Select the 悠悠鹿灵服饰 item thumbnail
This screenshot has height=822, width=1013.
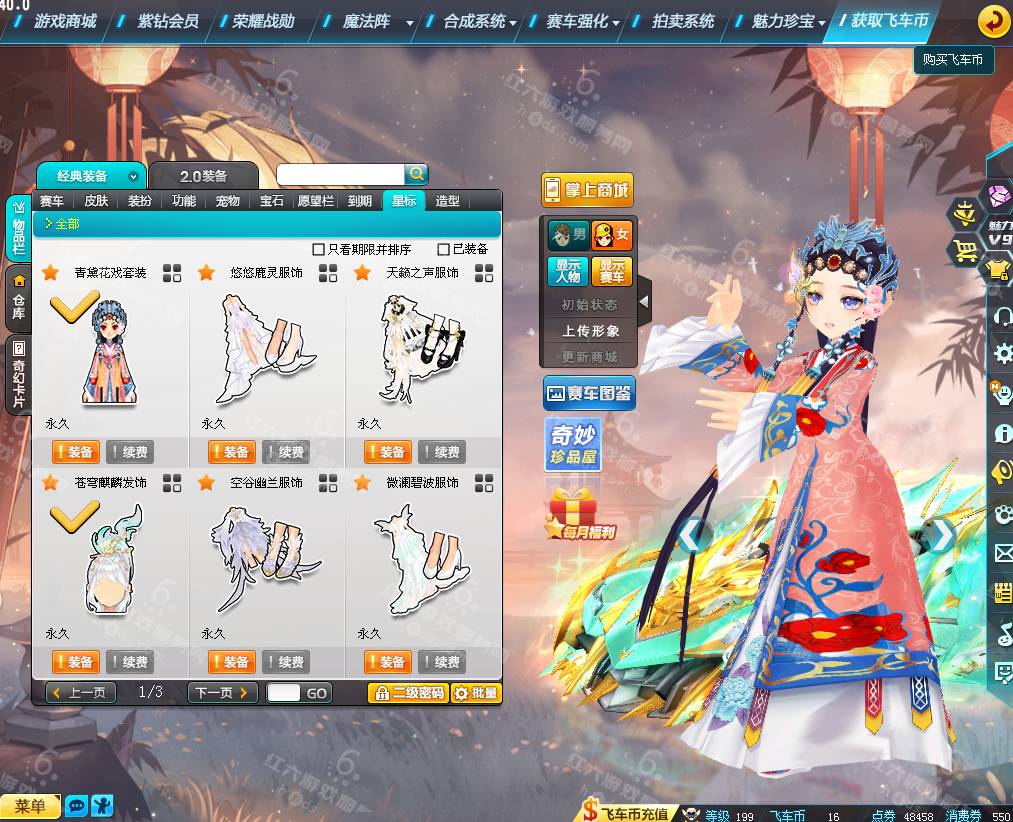(268, 345)
